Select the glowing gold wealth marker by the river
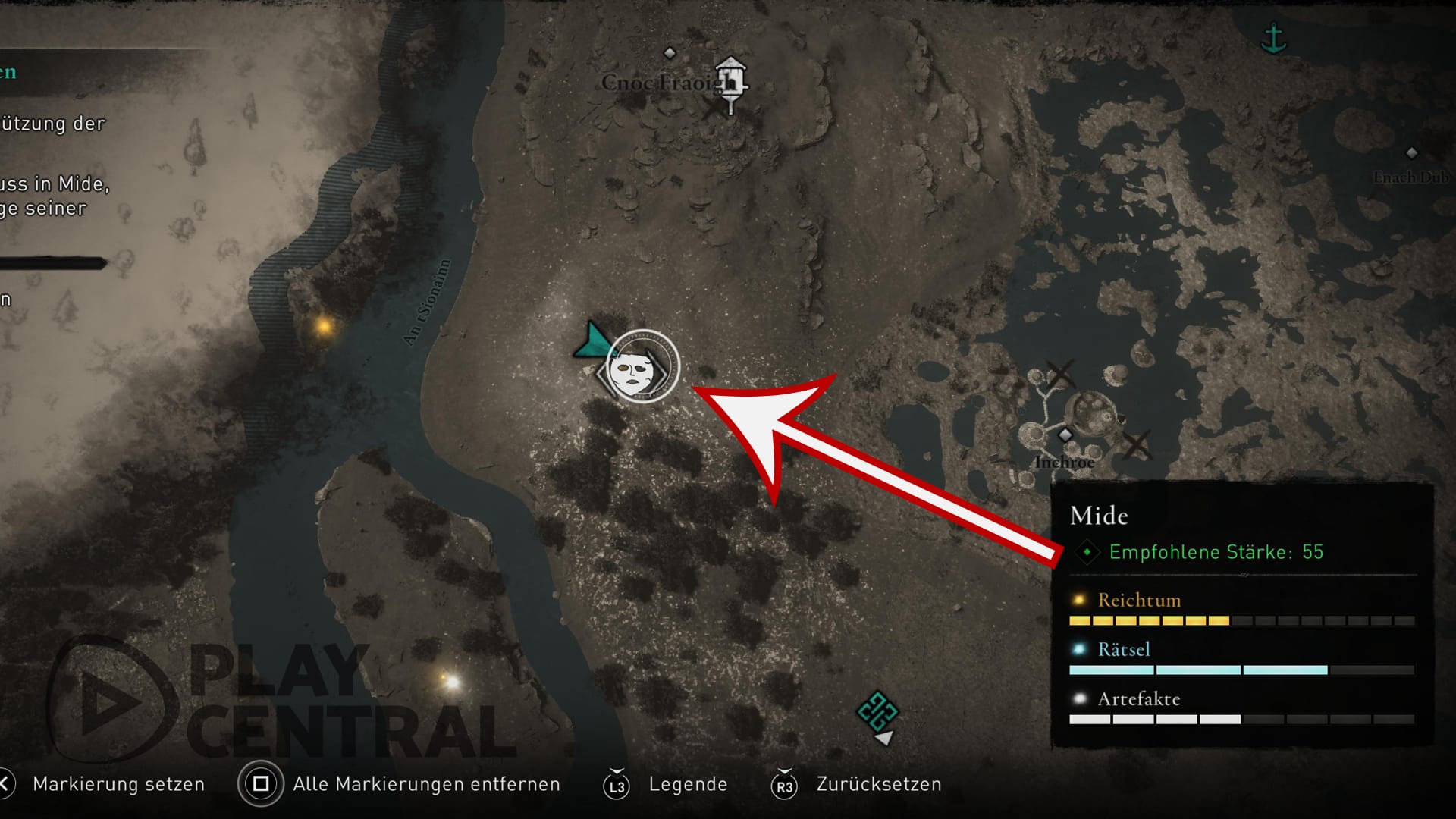 [x=325, y=327]
